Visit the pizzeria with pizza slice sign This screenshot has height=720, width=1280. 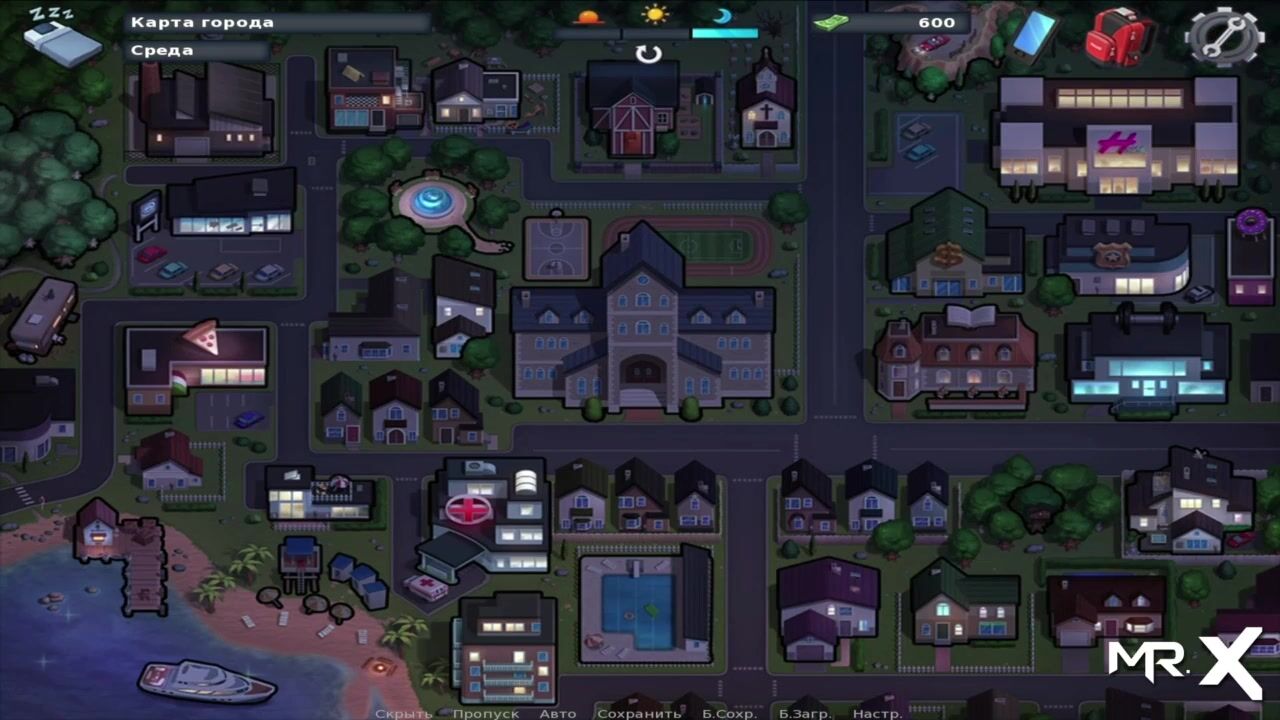click(196, 360)
